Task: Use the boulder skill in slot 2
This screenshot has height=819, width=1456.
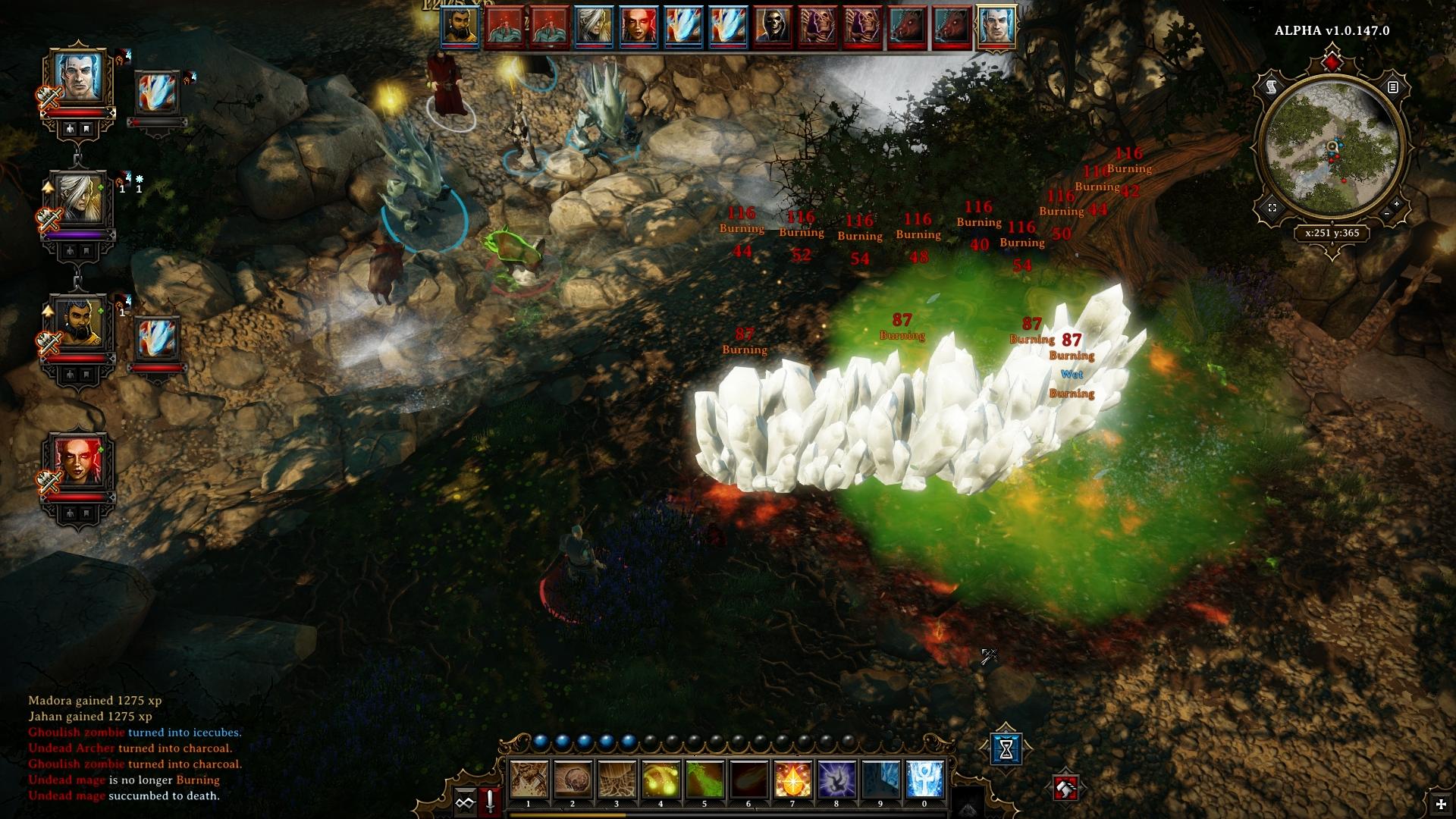Action: click(573, 780)
